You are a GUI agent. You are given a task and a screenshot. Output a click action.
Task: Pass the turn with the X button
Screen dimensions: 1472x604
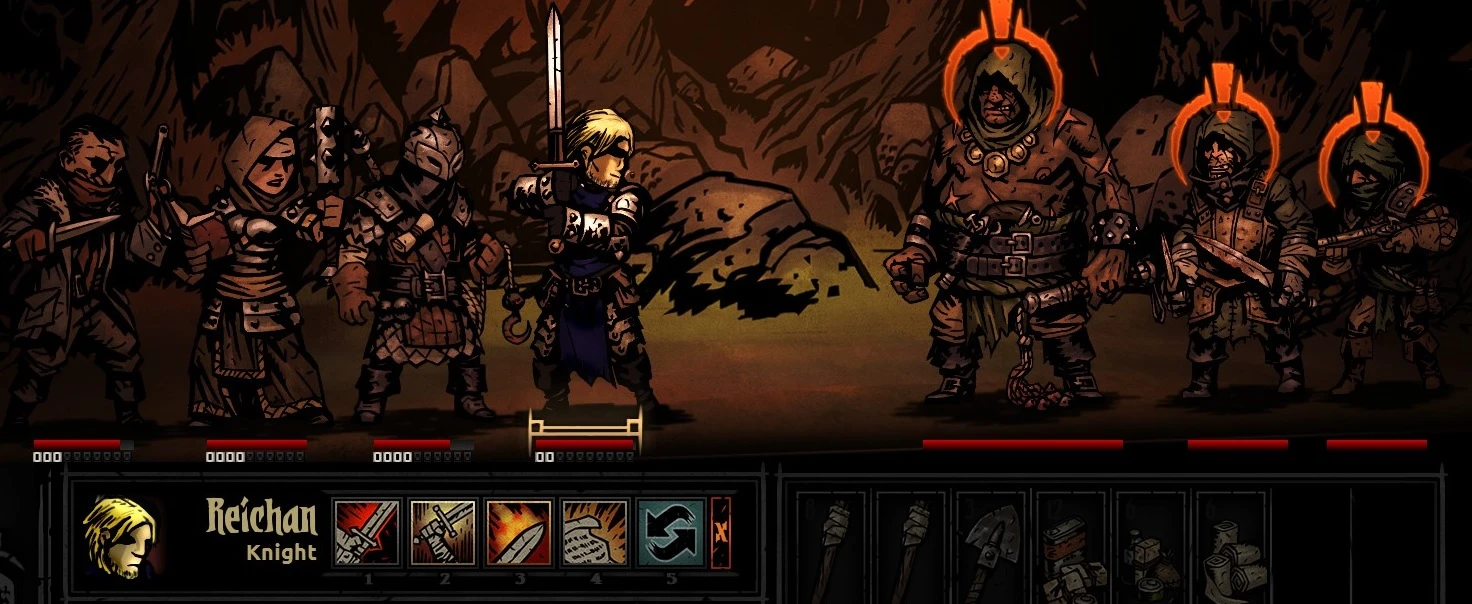[721, 533]
